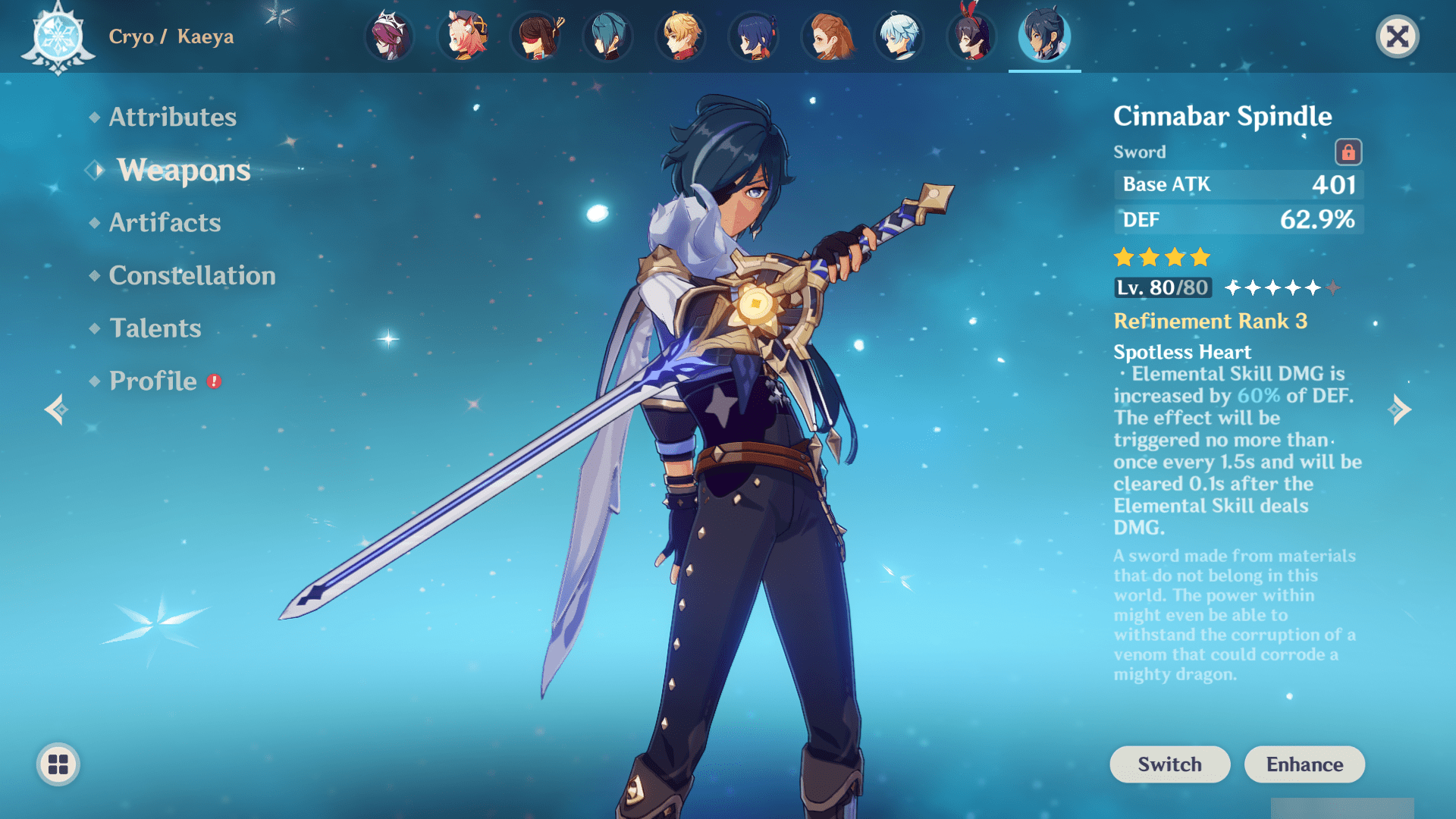
Task: Go to the previous character with left arrow
Action: tap(56, 409)
